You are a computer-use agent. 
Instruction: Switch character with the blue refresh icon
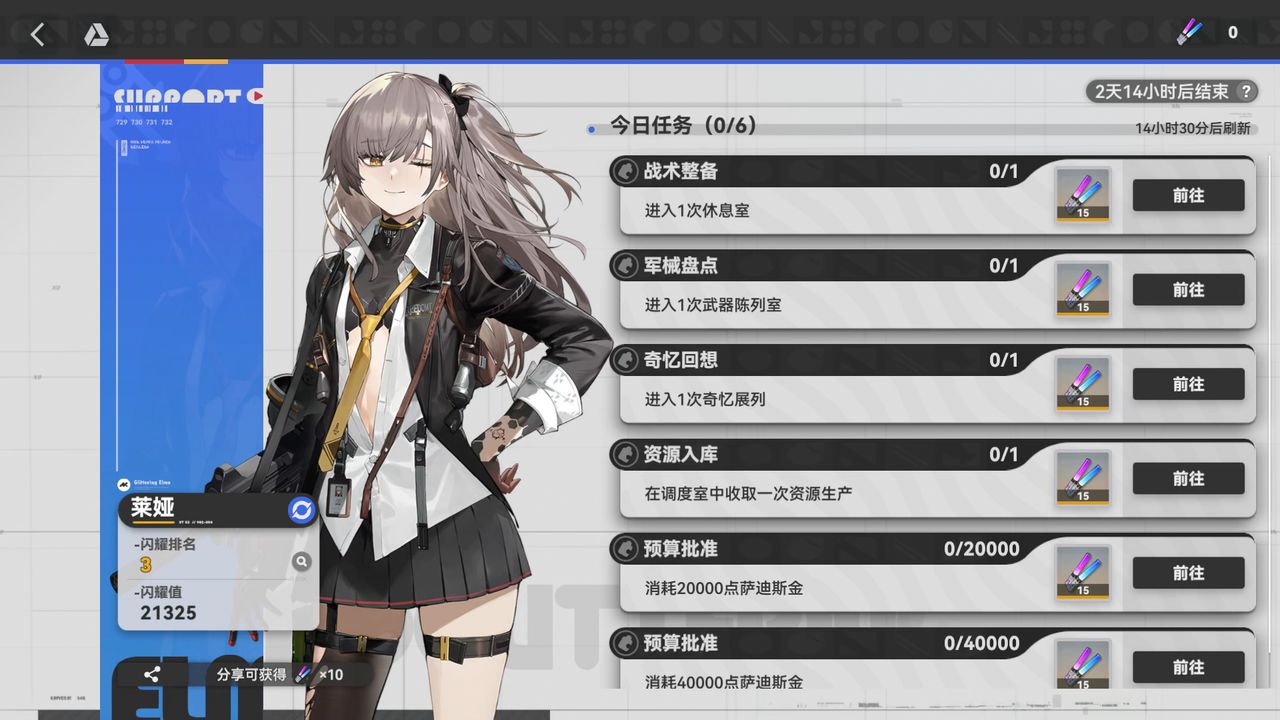pos(301,510)
